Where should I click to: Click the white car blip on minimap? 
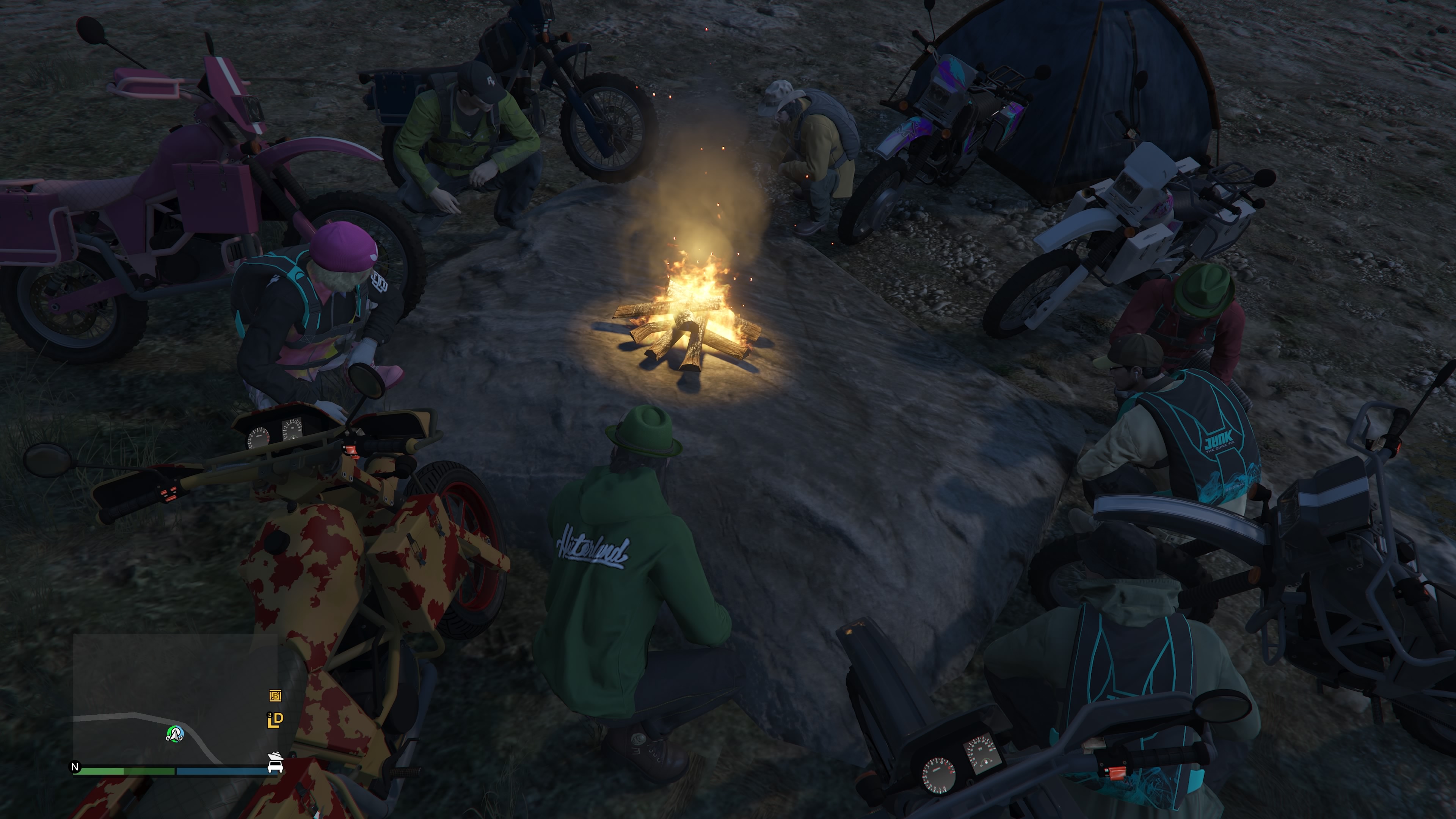point(275,767)
